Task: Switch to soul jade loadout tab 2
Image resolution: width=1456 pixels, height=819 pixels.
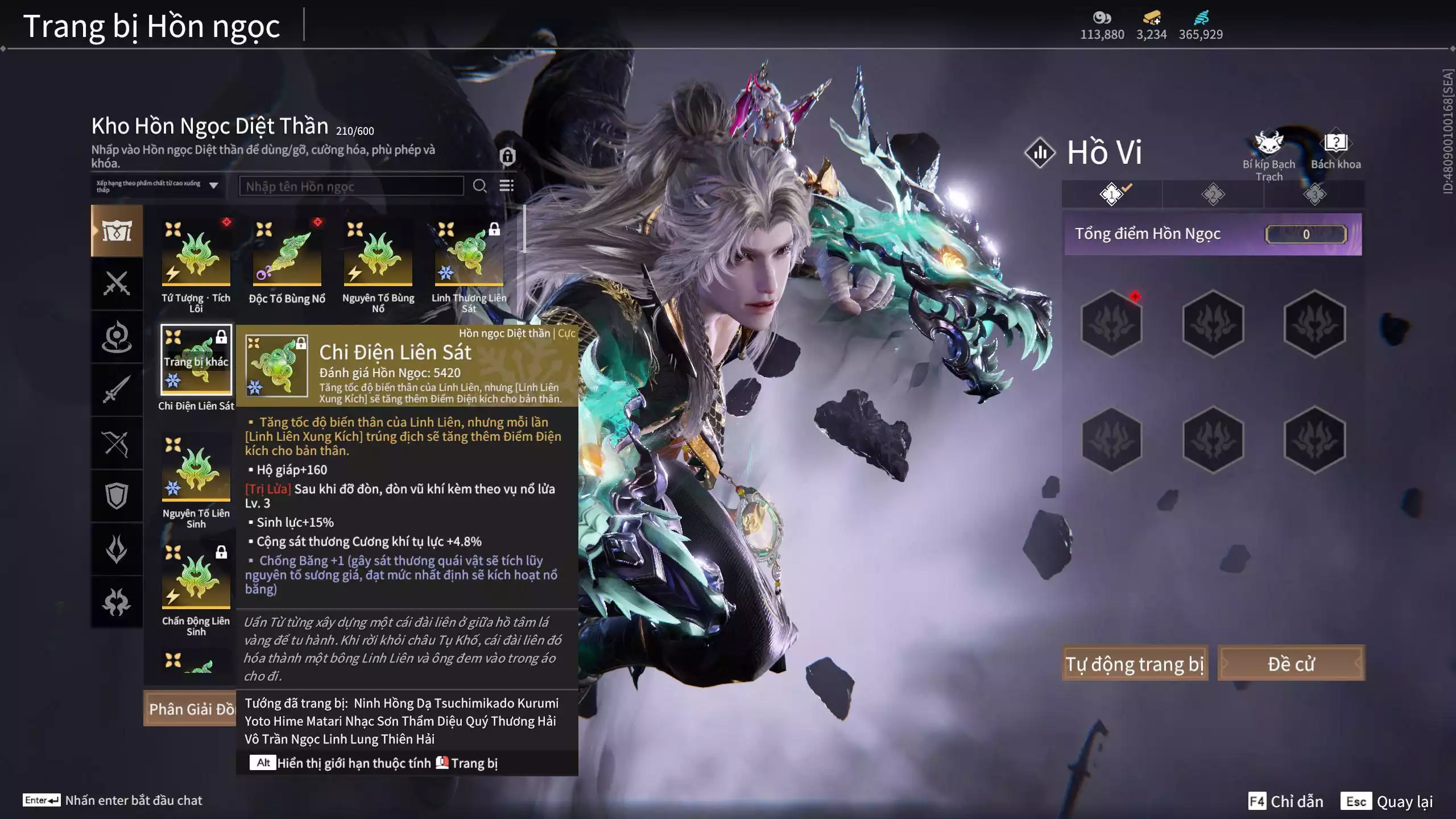Action: point(1213,195)
